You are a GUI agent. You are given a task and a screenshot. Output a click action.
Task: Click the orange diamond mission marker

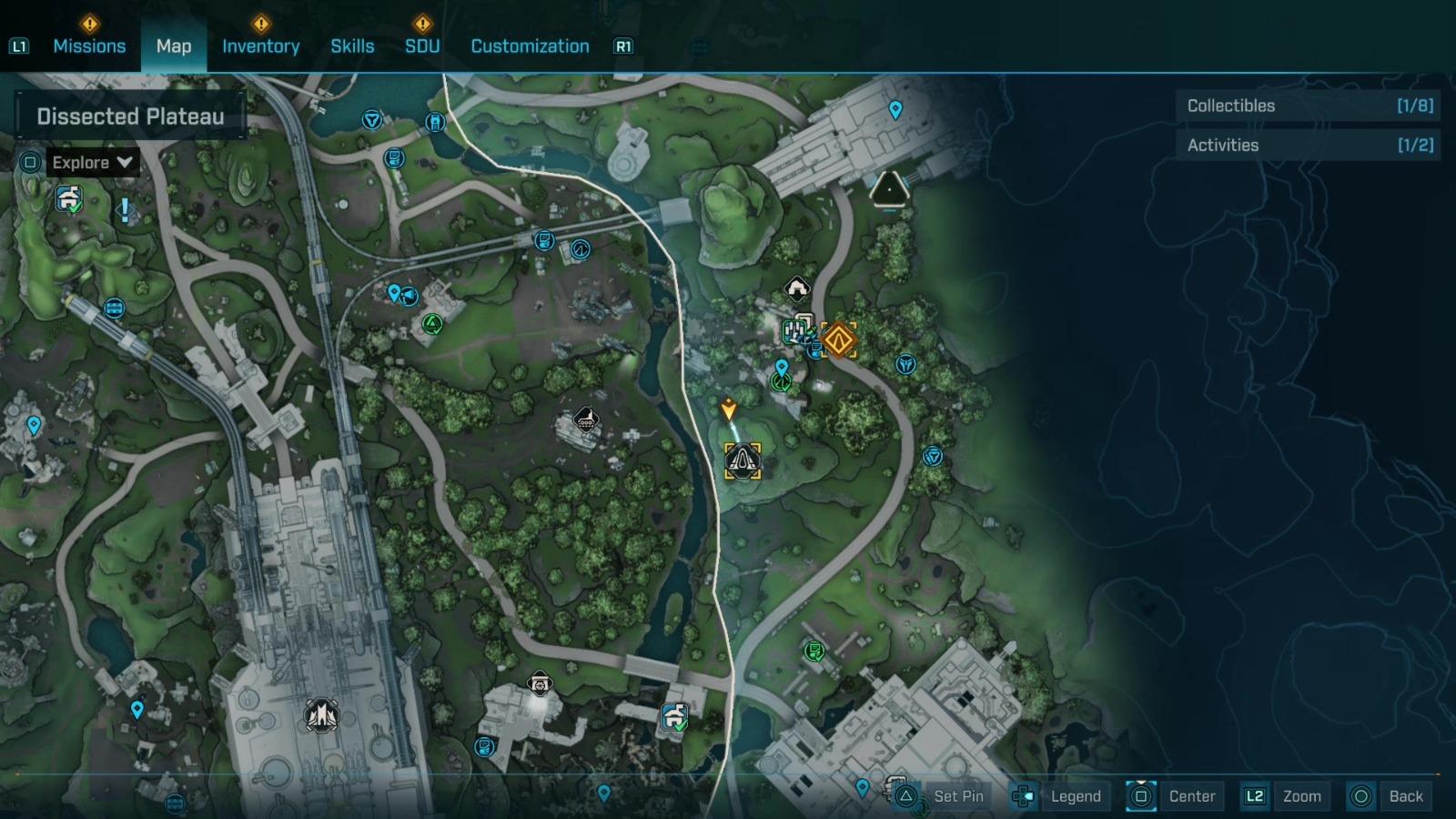(838, 340)
